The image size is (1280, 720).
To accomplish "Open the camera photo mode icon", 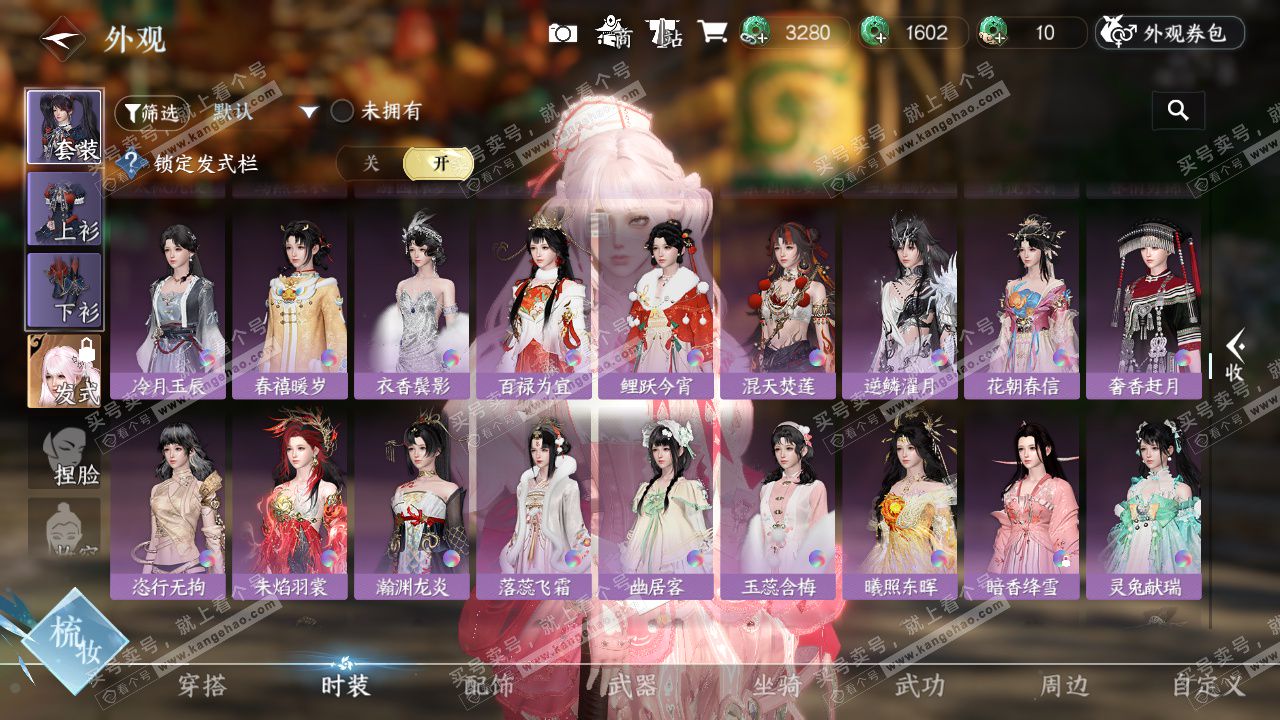I will pyautogui.click(x=563, y=33).
